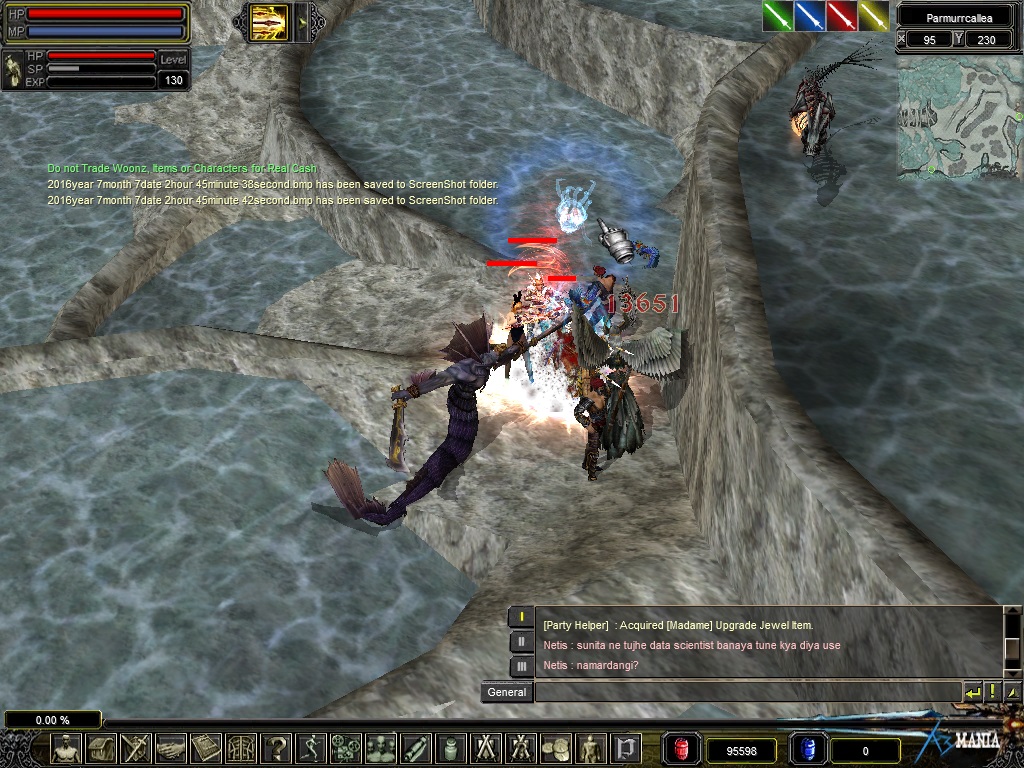This screenshot has height=768, width=1024.
Task: Select the yellow sword buff icon
Action: pos(874,16)
